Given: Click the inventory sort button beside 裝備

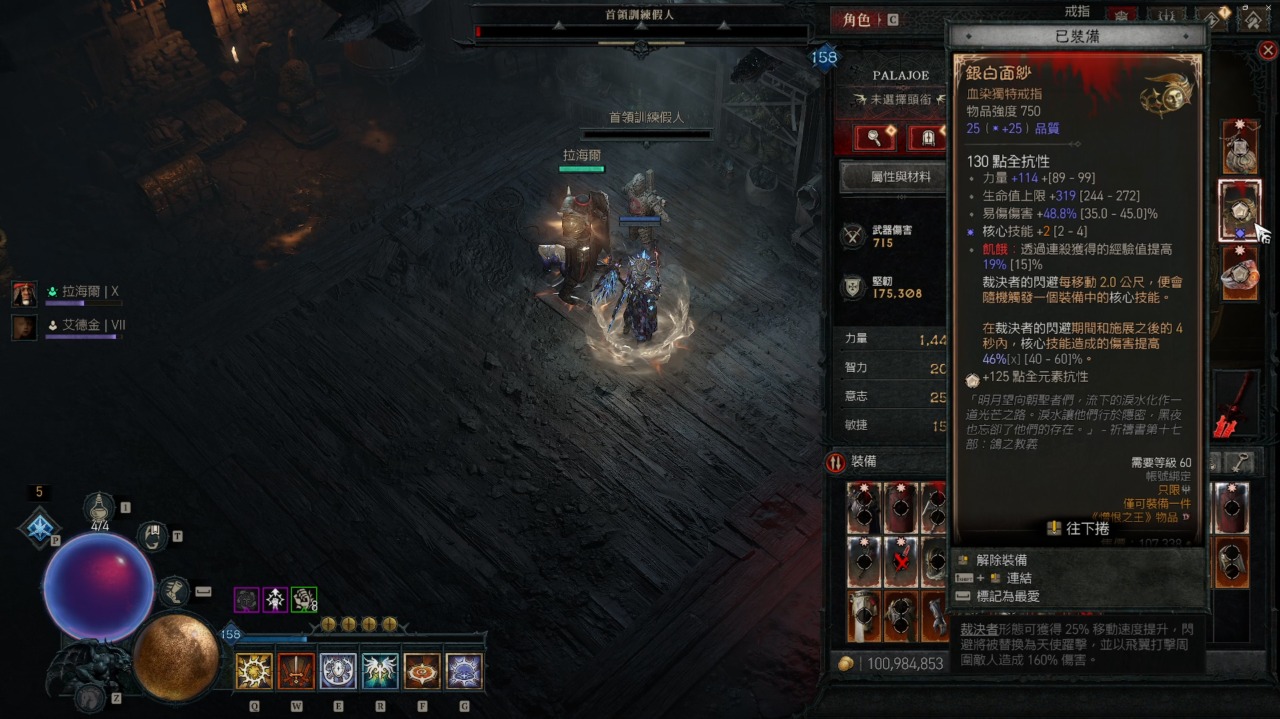Looking at the screenshot, I should point(836,462).
